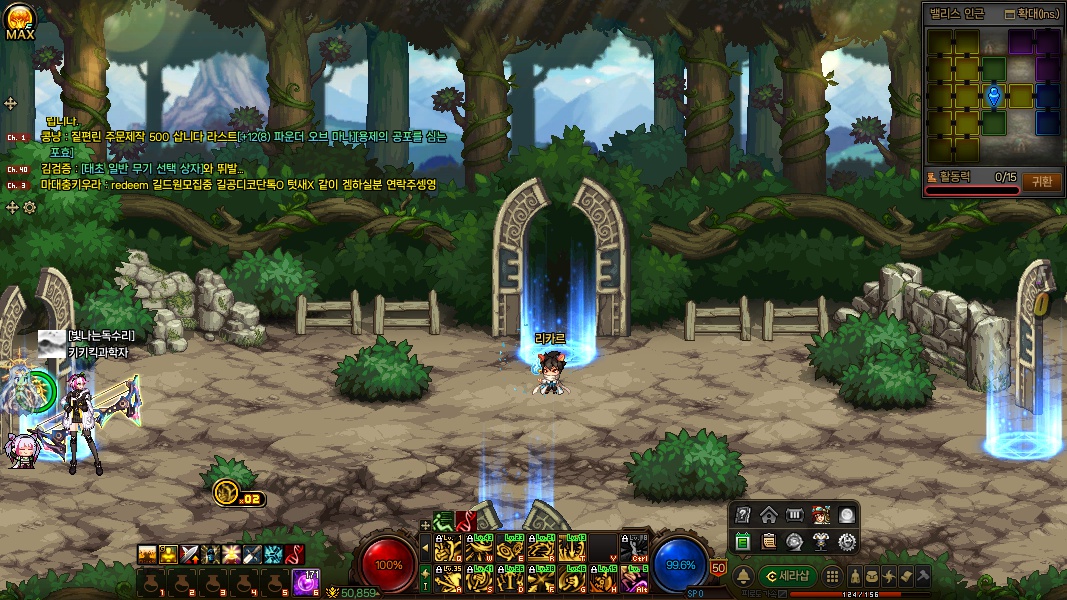Select the blue player marker room on minimap
The height and width of the screenshot is (600, 1067).
coord(993,96)
